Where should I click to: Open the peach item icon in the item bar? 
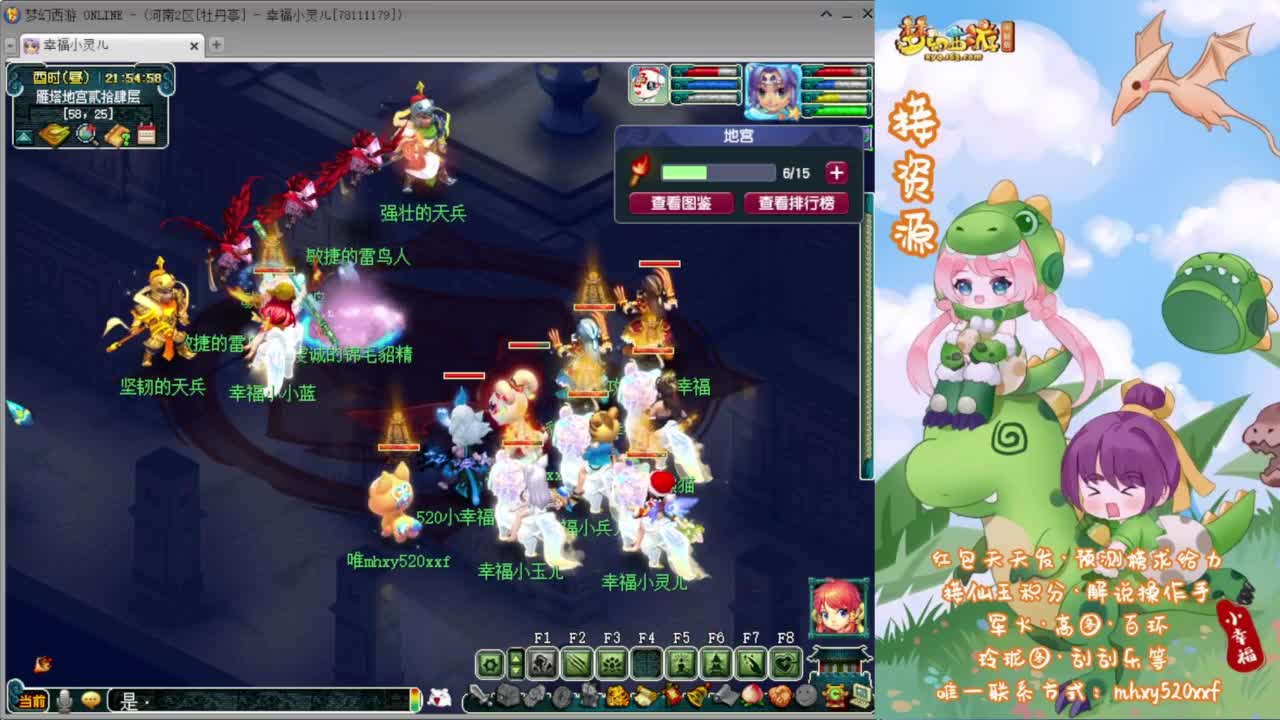[752, 696]
